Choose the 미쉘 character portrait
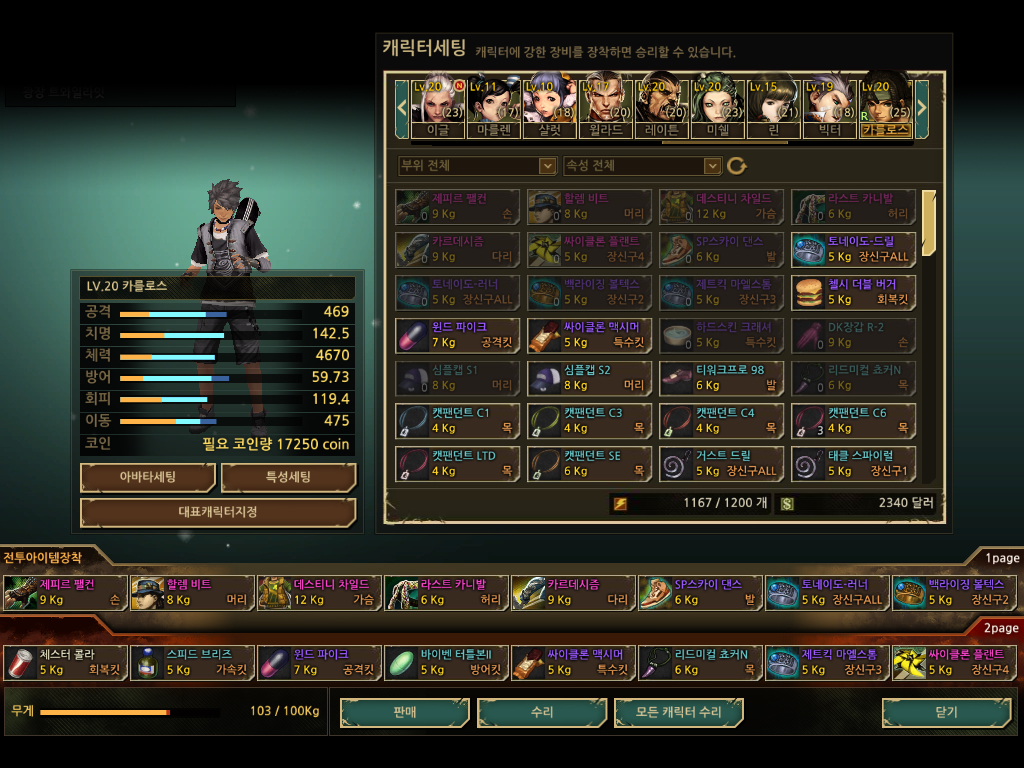Screen dimensions: 1024x768 tap(717, 105)
